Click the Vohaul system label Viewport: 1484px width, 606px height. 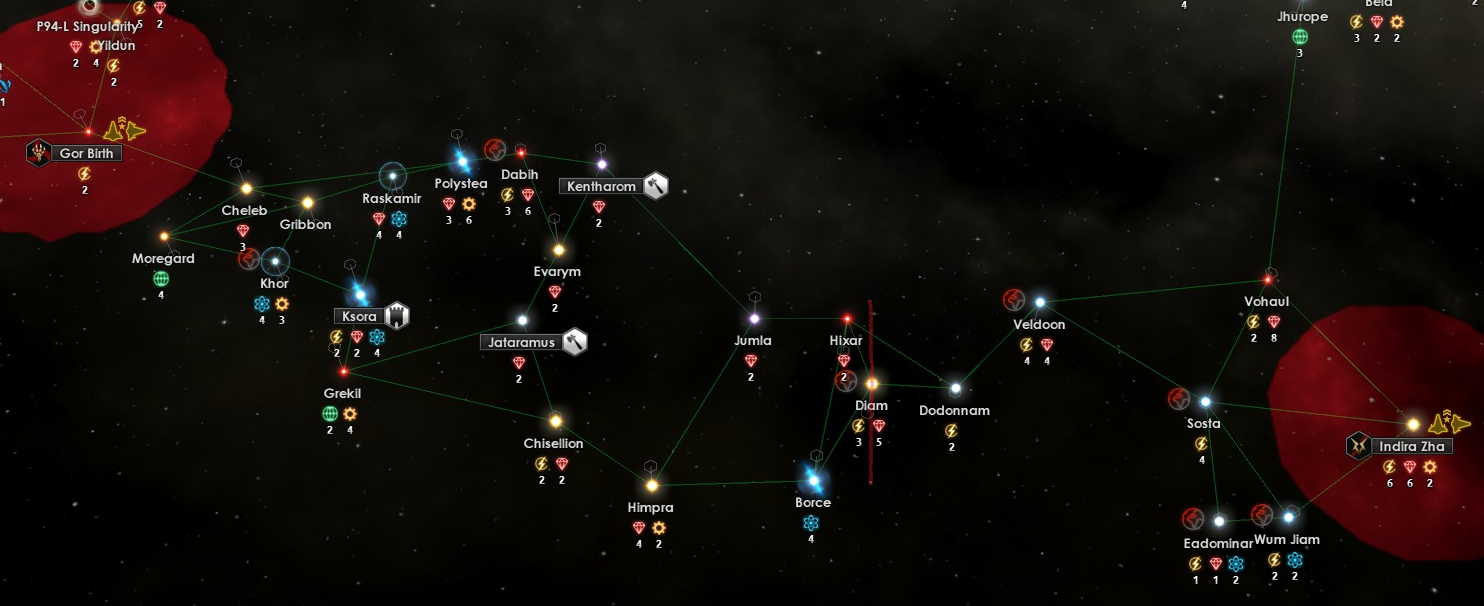pyautogui.click(x=1266, y=301)
